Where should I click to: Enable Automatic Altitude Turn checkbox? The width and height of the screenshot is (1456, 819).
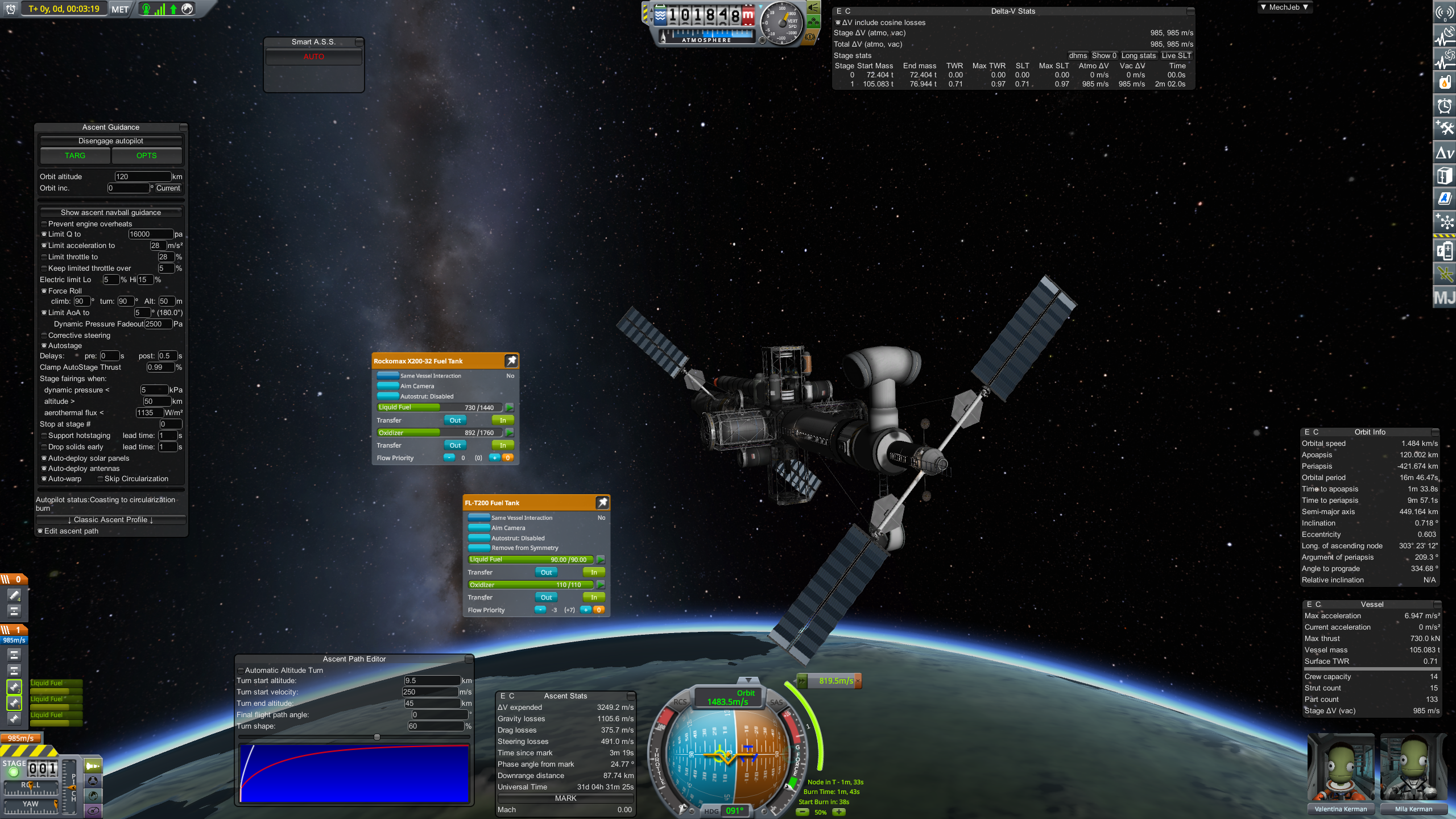[x=241, y=671]
